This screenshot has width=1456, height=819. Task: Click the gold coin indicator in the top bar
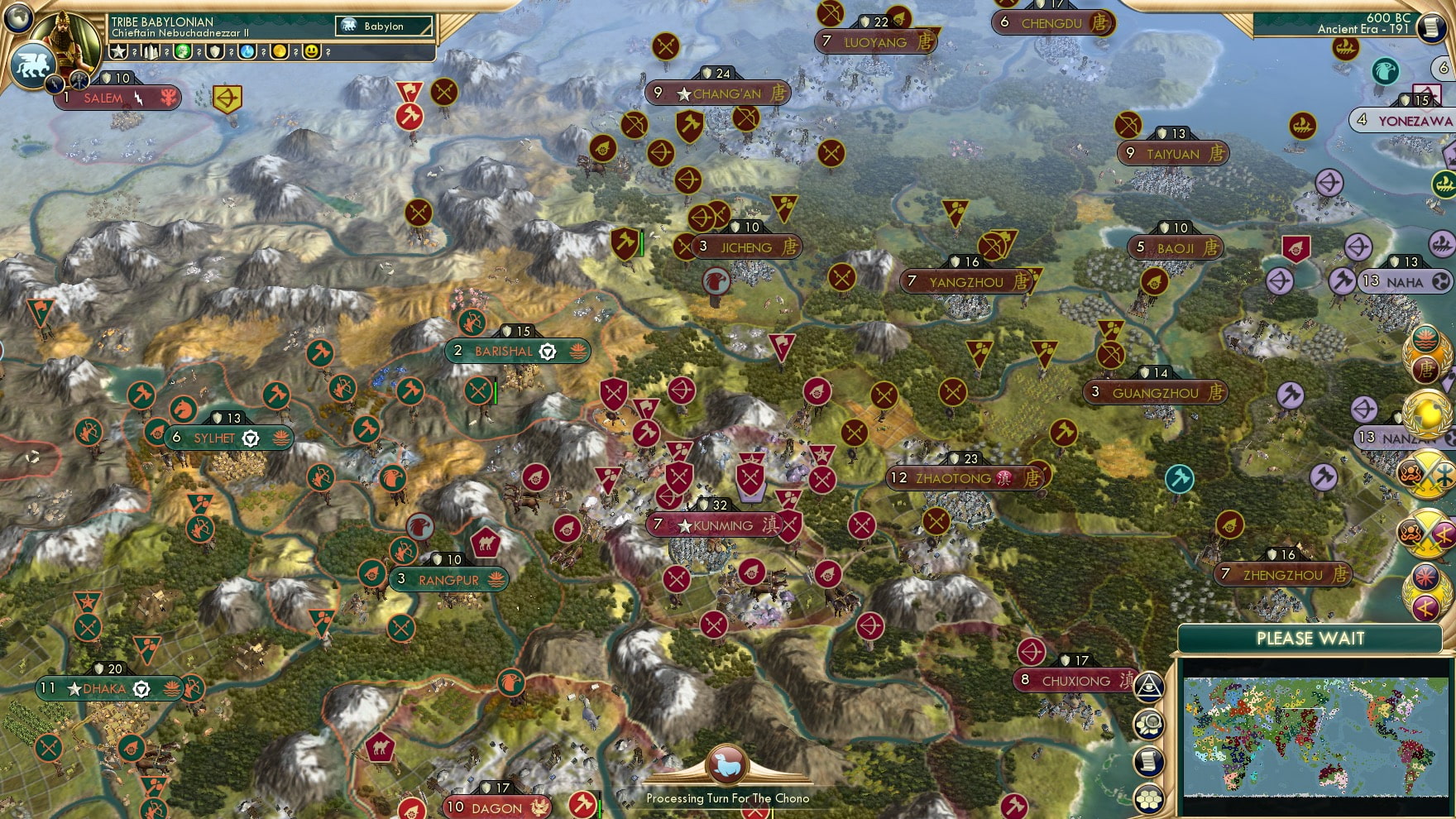pos(281,53)
